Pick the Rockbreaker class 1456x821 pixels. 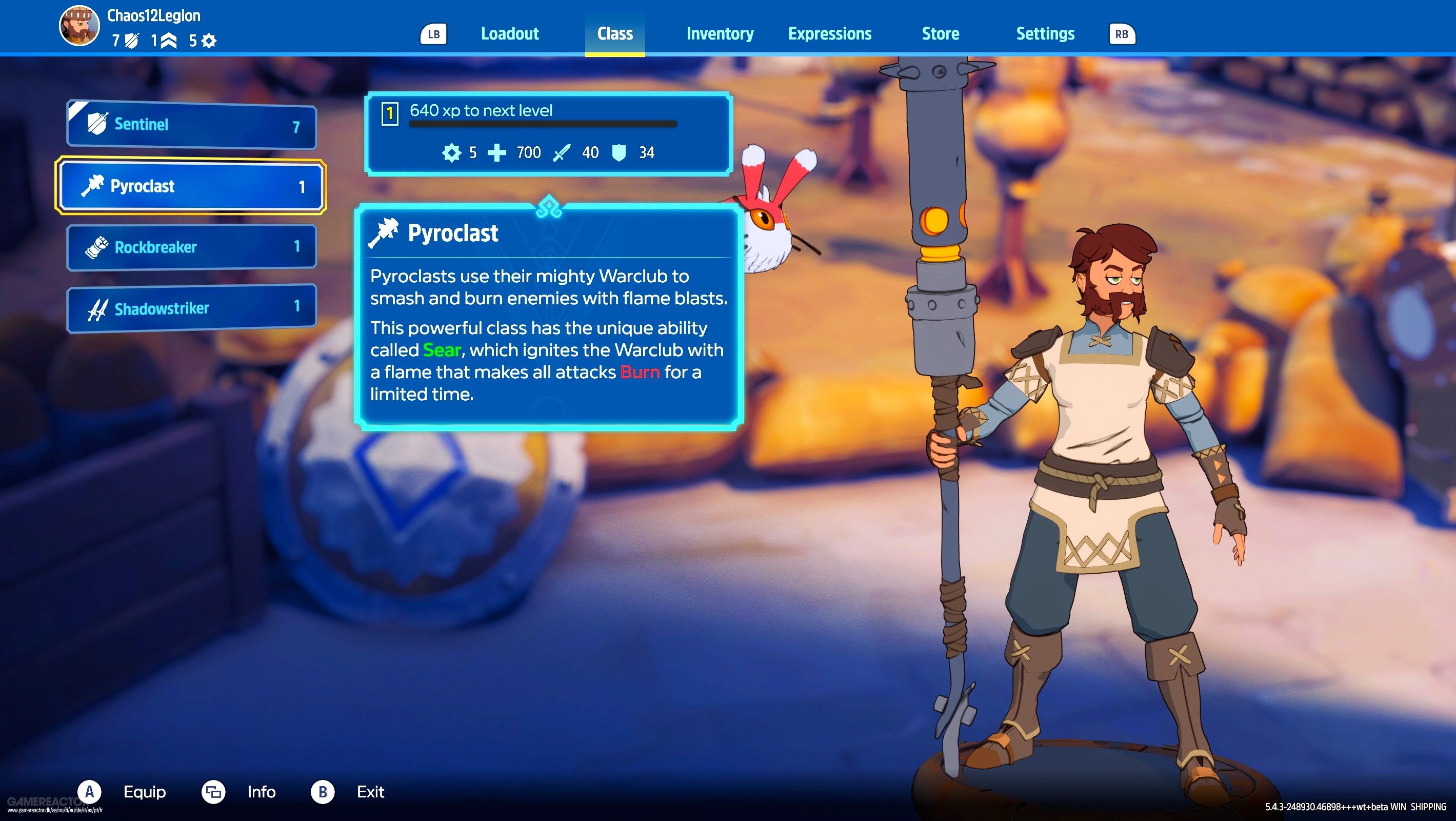[191, 247]
